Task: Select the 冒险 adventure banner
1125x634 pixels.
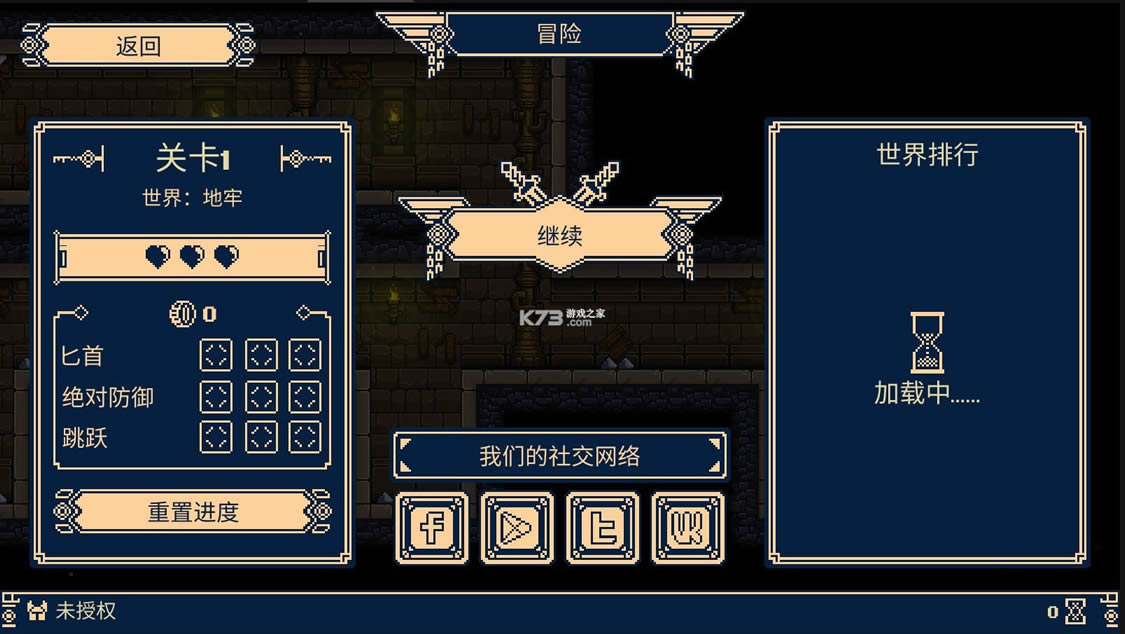Action: [x=559, y=34]
